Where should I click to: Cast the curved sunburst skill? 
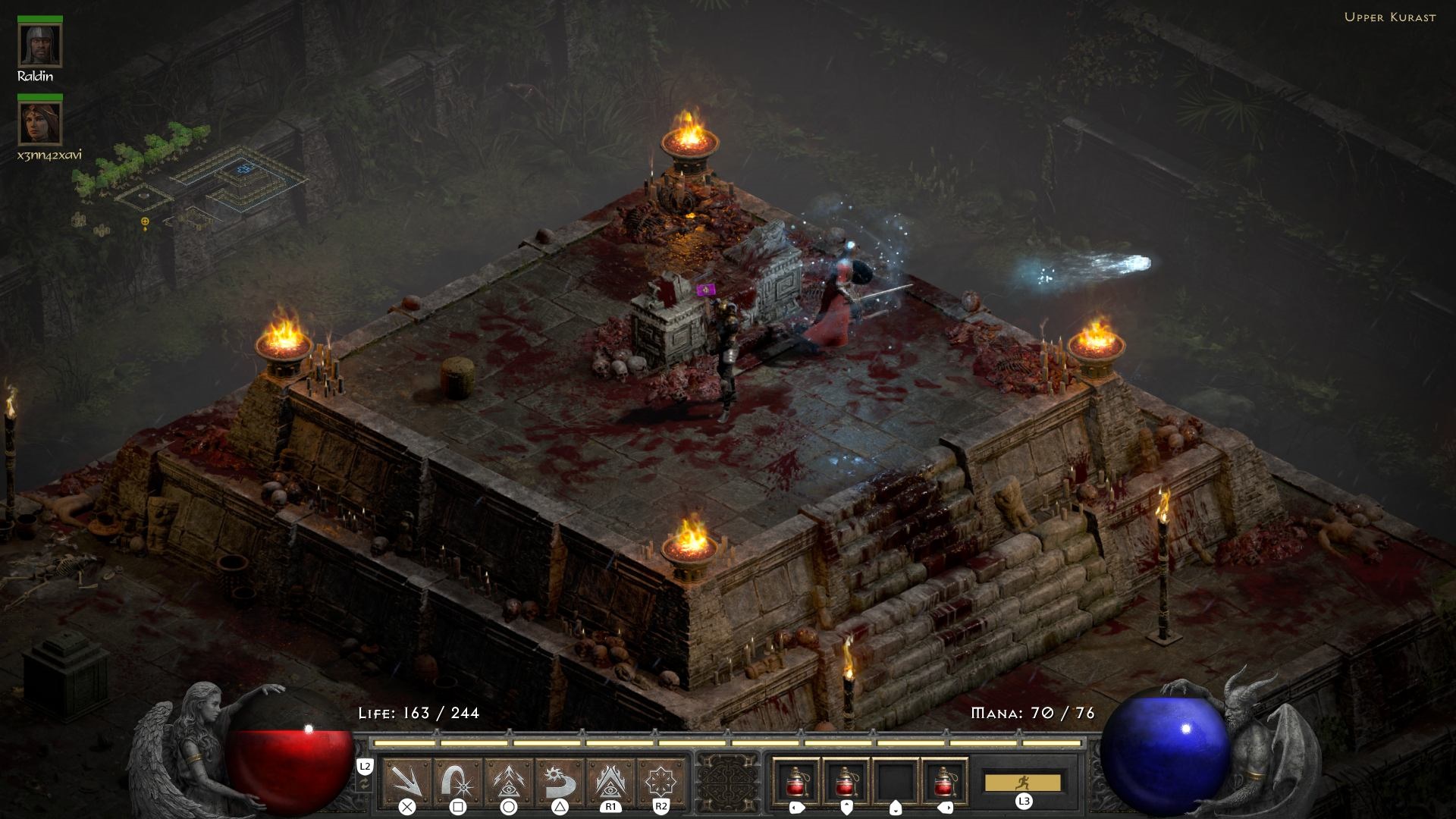pyautogui.click(x=560, y=780)
